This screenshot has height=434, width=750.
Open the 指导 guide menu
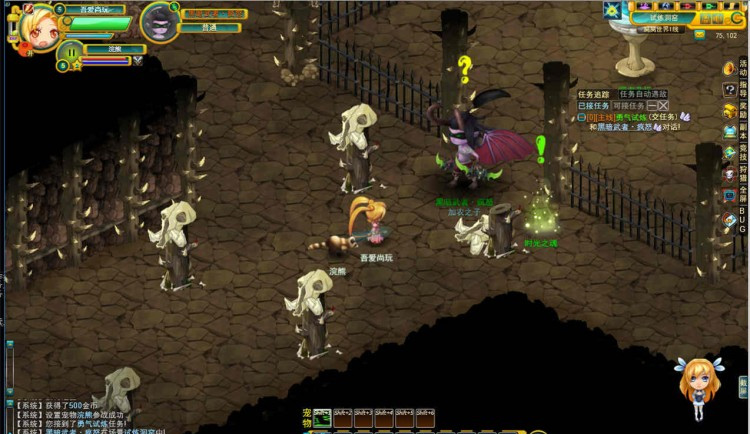(731, 90)
